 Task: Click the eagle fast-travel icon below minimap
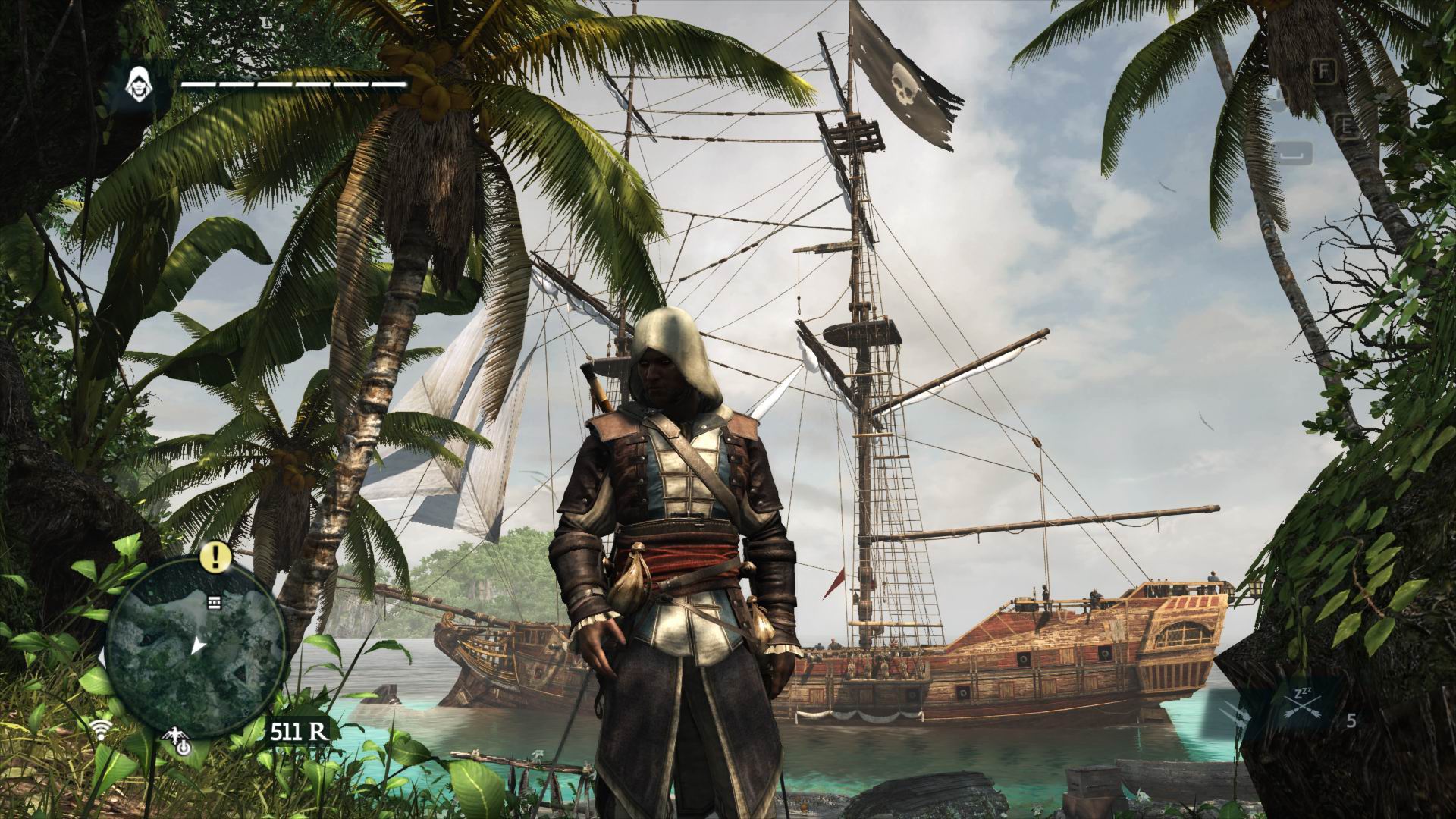tap(177, 744)
